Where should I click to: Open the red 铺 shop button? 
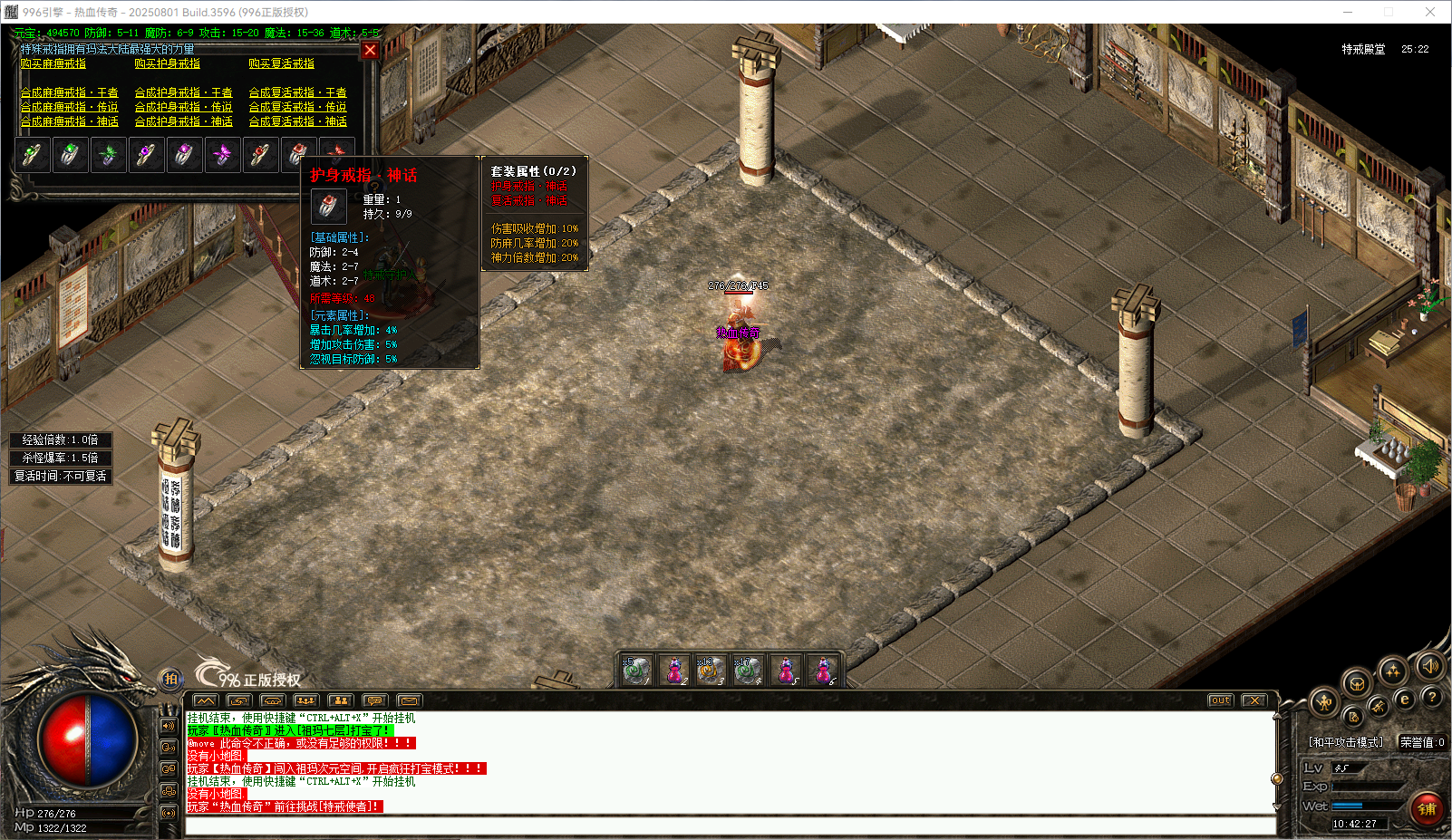1428,808
